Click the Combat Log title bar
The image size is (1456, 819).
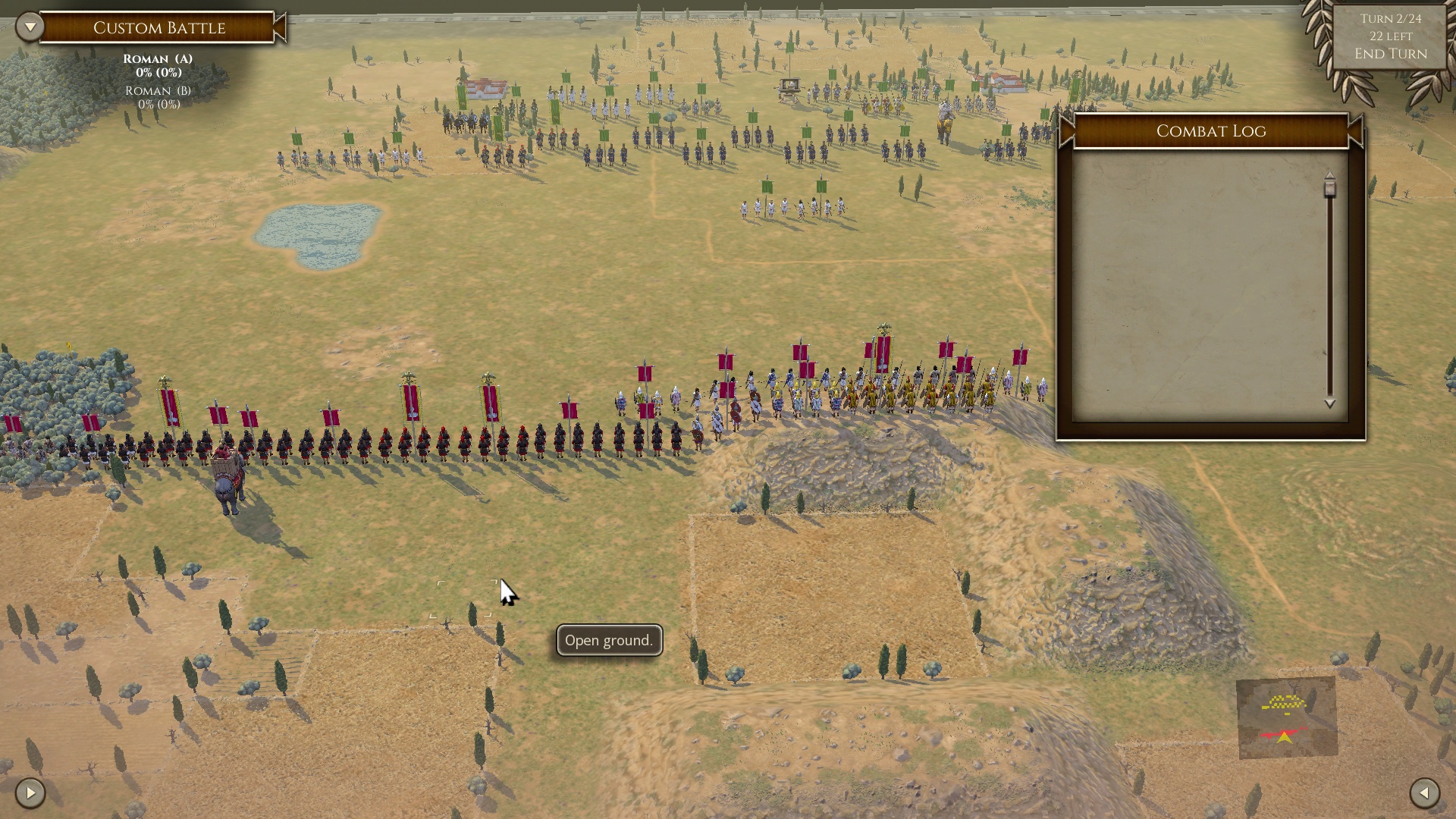pyautogui.click(x=1210, y=131)
